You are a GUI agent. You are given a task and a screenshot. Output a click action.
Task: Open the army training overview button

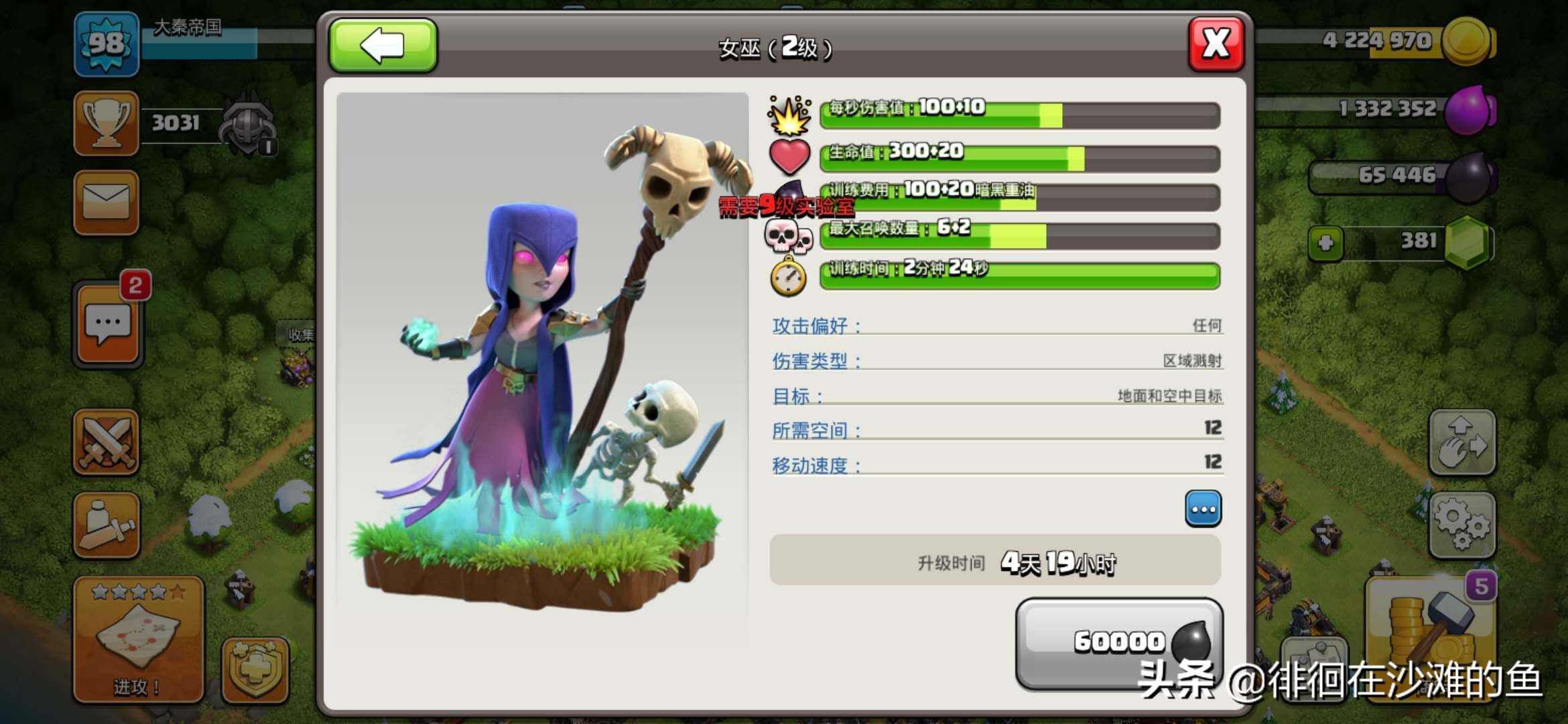coord(107,526)
